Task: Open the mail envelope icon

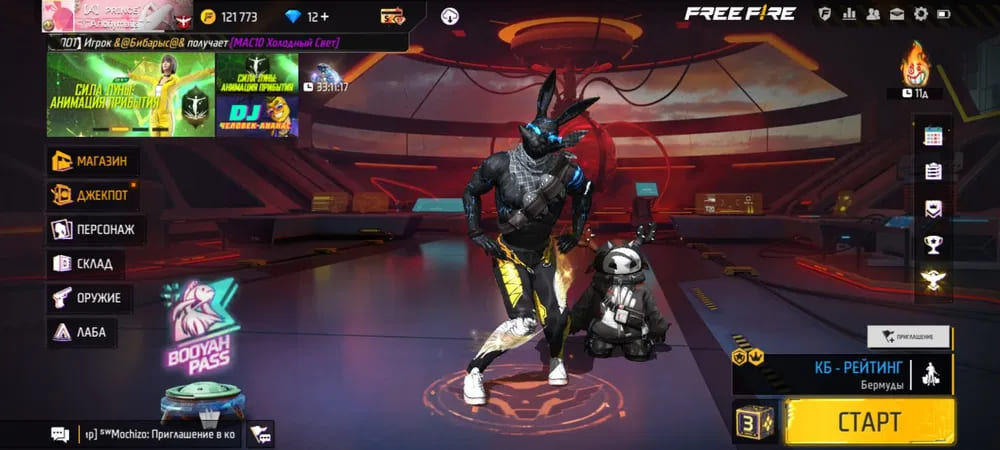Action: (897, 14)
